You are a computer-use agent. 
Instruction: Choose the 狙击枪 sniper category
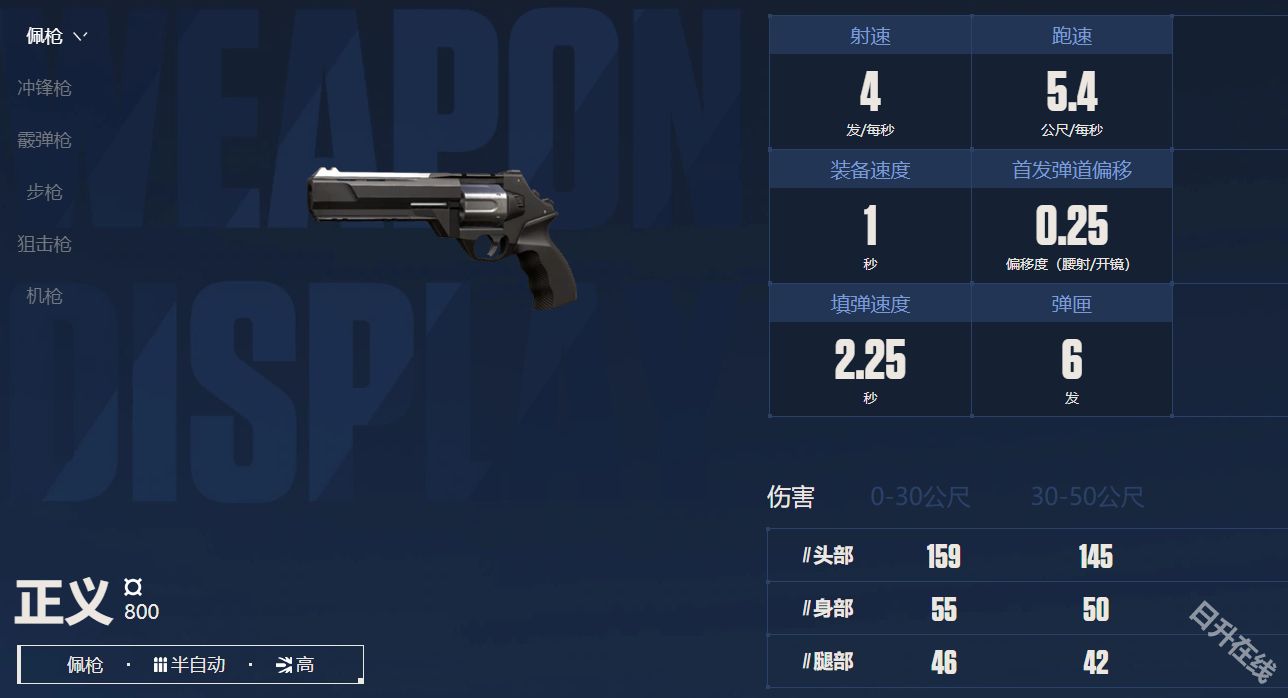pos(44,244)
